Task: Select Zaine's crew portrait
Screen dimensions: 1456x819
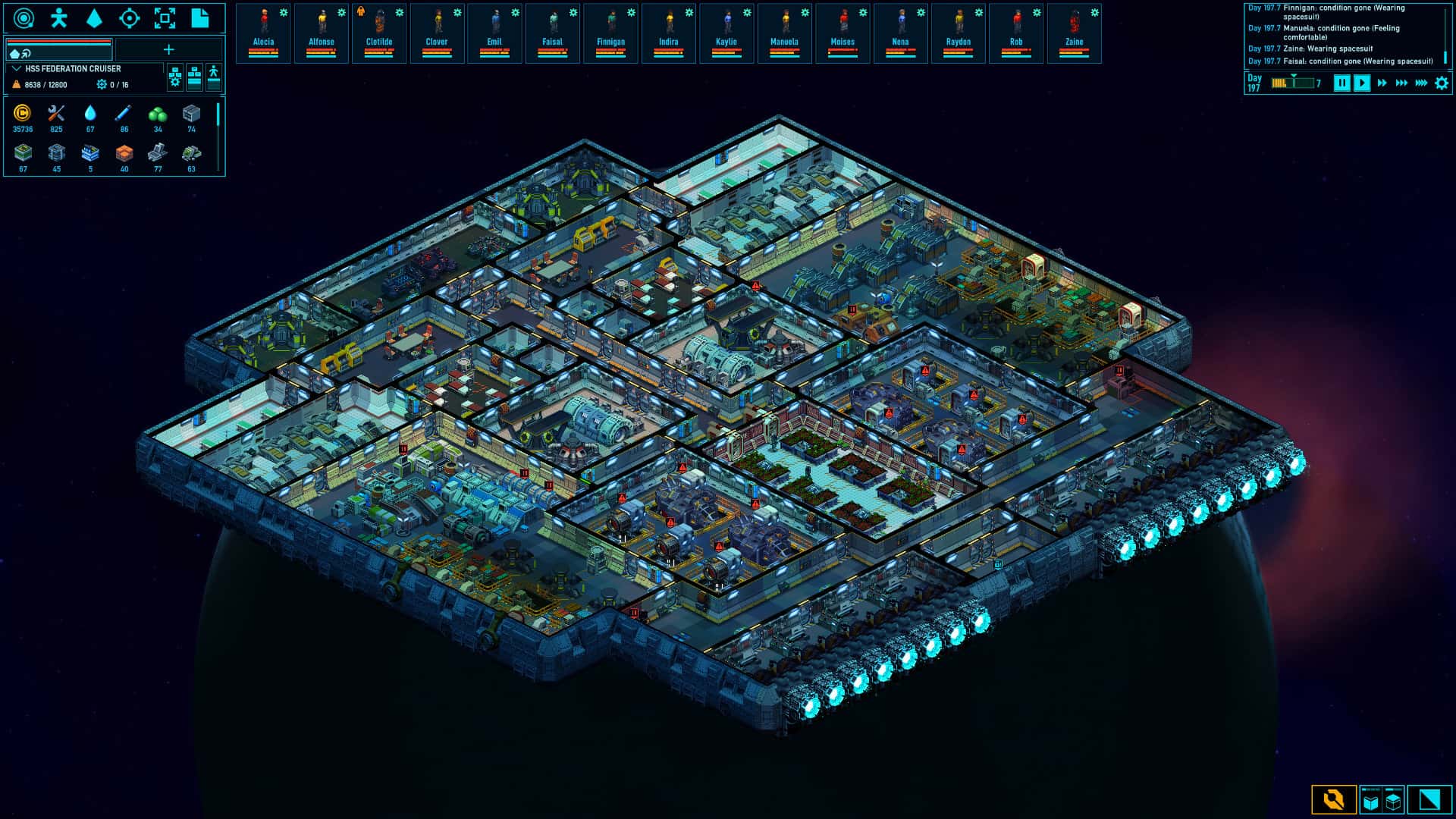Action: click(1074, 33)
